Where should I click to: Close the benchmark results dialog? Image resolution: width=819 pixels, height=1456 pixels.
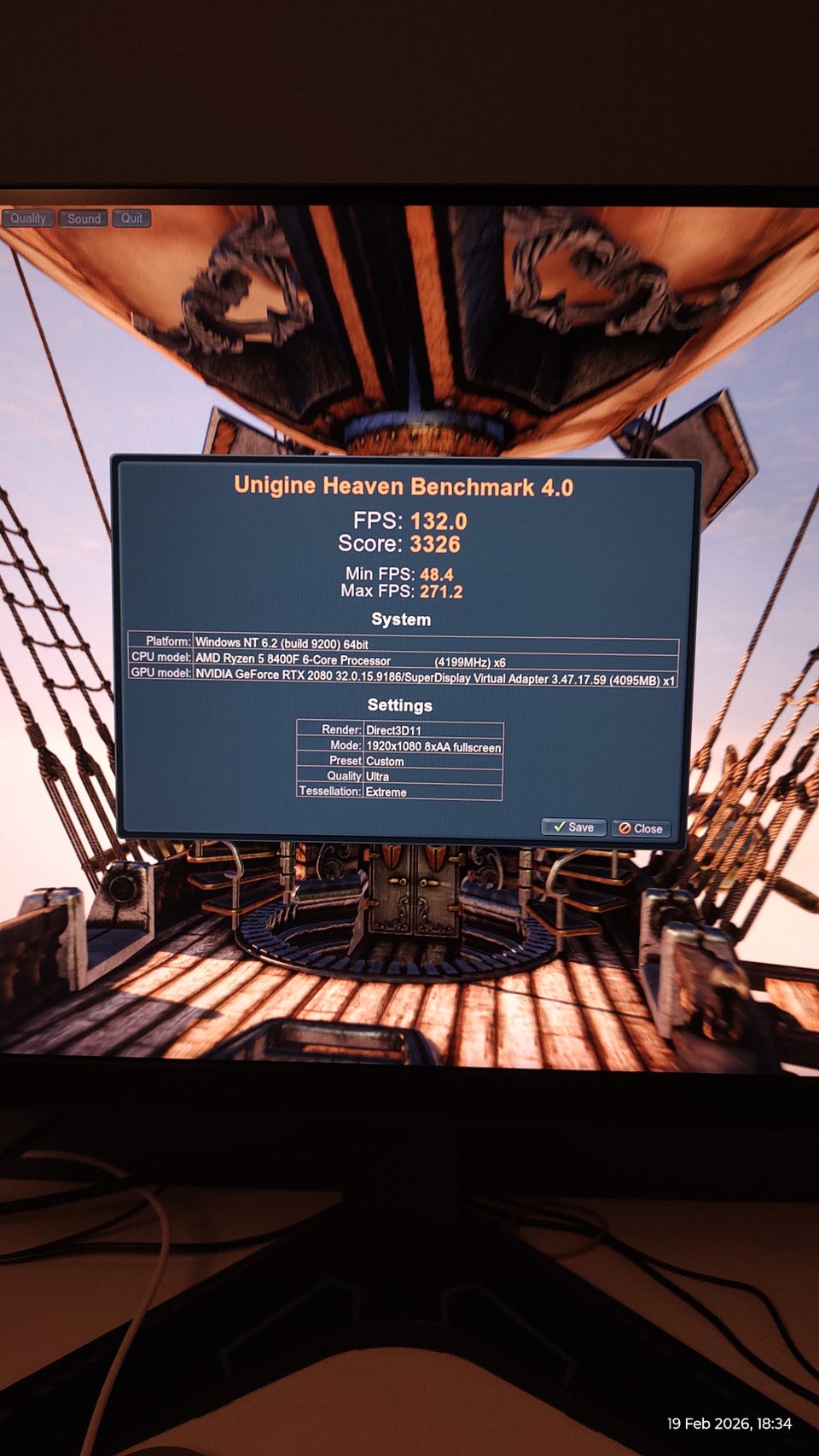(x=641, y=828)
